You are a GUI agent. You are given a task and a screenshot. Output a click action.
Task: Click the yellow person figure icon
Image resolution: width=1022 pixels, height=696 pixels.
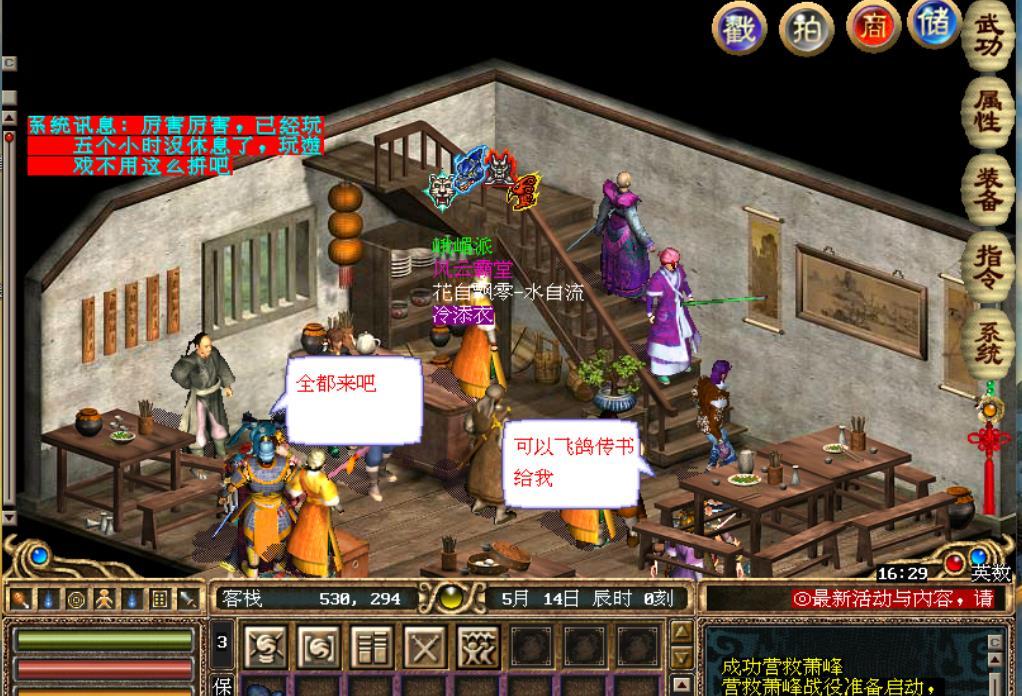[103, 600]
